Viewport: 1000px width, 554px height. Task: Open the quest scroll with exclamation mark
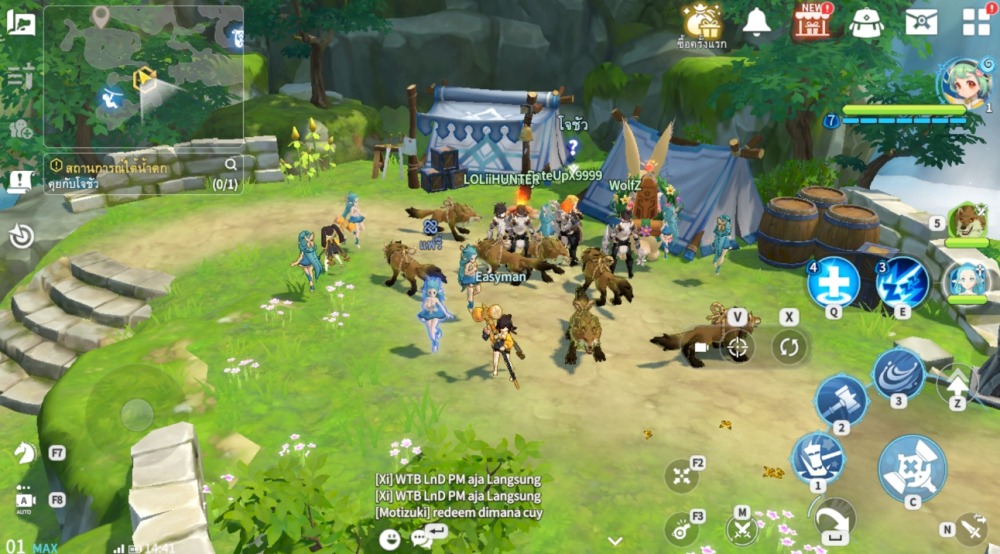point(19,181)
